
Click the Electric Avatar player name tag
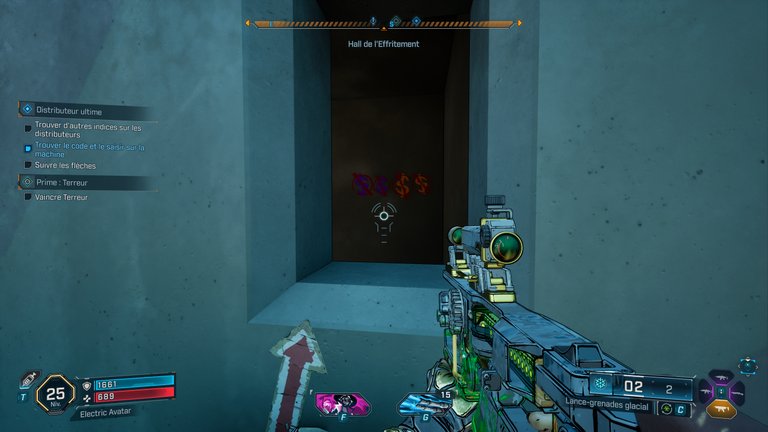point(103,413)
